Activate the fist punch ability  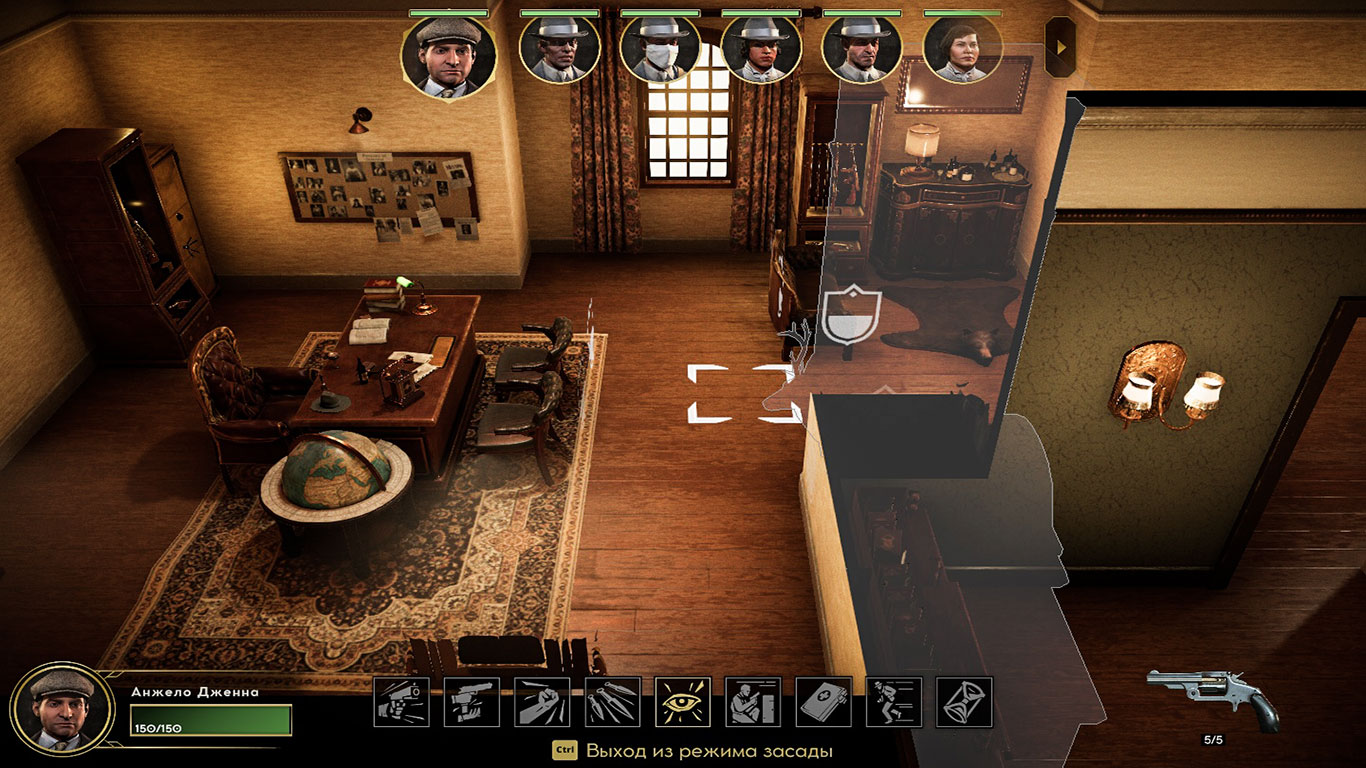tap(542, 702)
